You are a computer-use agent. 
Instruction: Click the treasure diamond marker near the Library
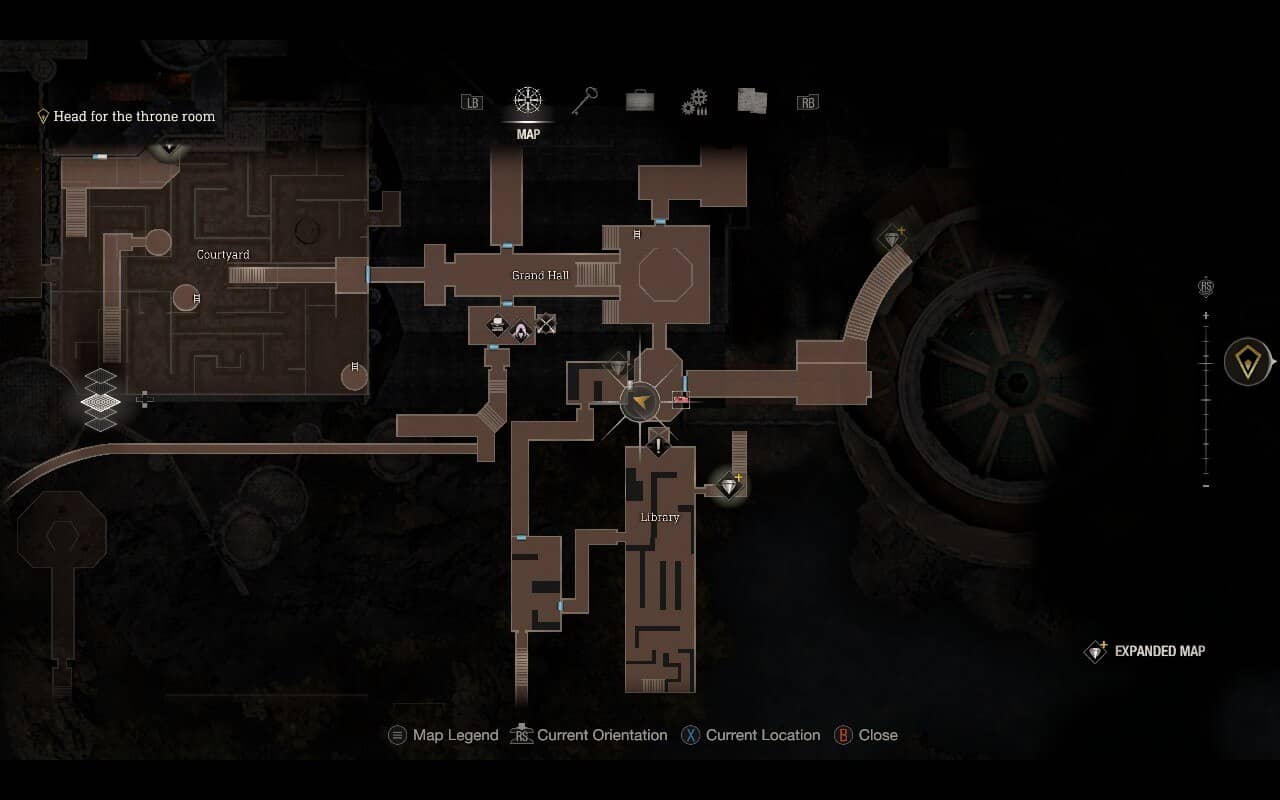pos(729,484)
